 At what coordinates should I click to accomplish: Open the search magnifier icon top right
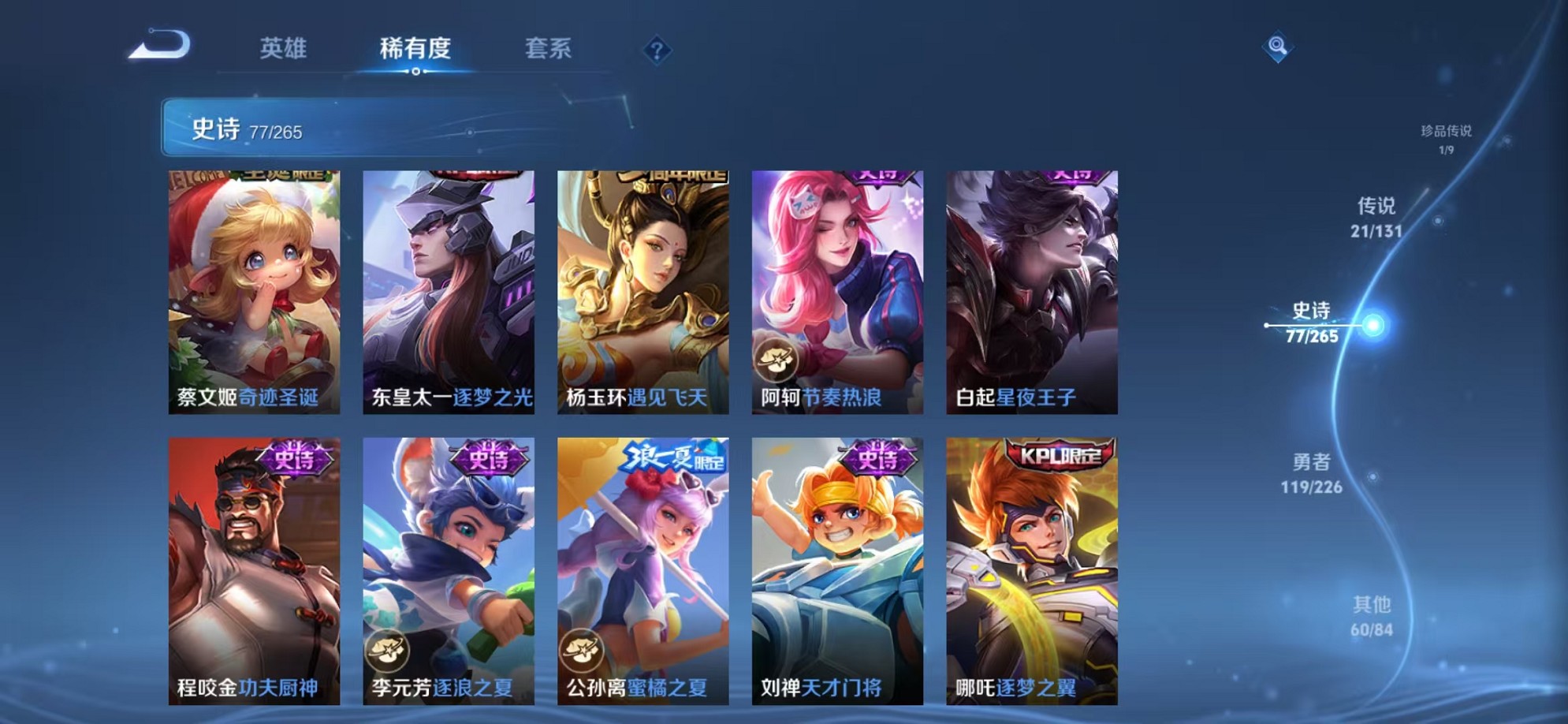pyautogui.click(x=1277, y=47)
